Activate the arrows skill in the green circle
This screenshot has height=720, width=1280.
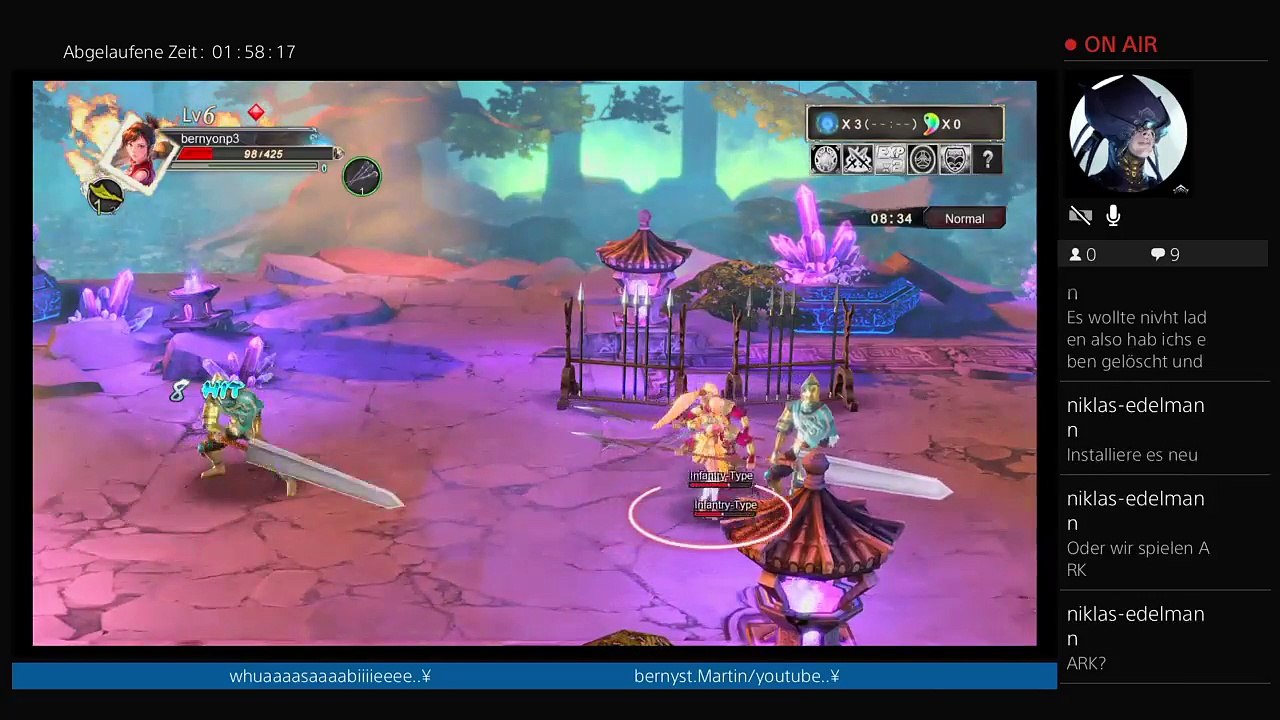point(362,177)
